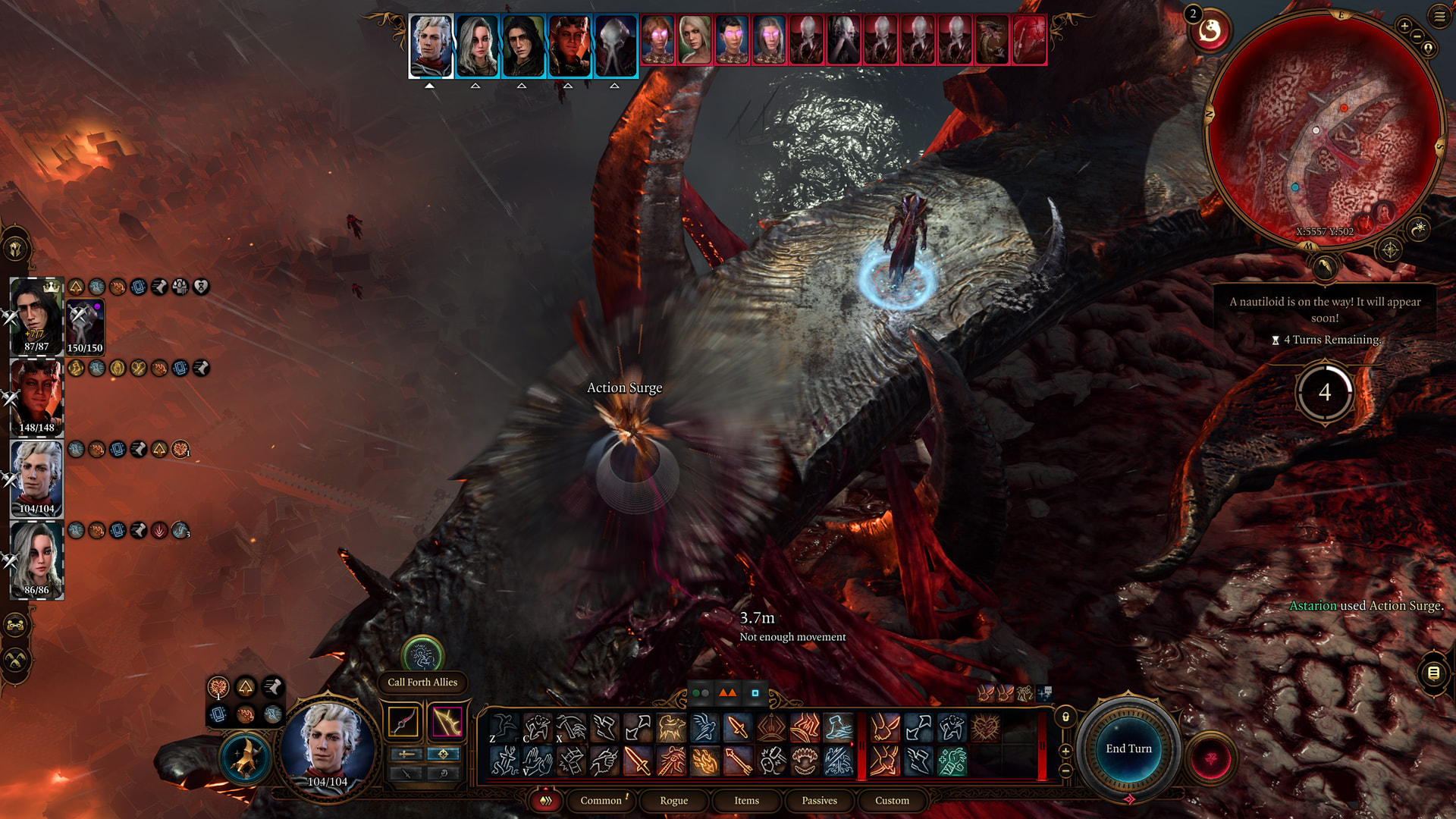Choose the melee sword weapon slot
Screen dimensions: 1456x819
pos(403,722)
